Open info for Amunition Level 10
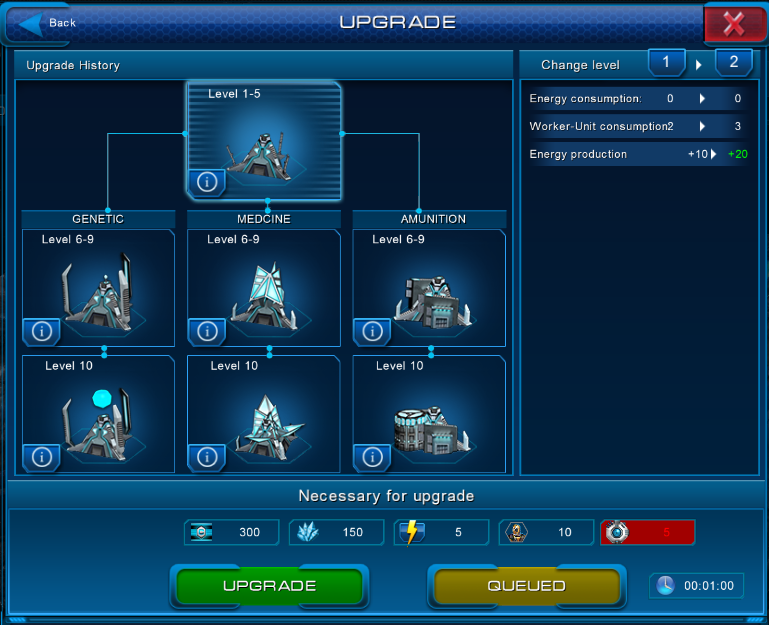769x625 pixels. click(x=372, y=457)
